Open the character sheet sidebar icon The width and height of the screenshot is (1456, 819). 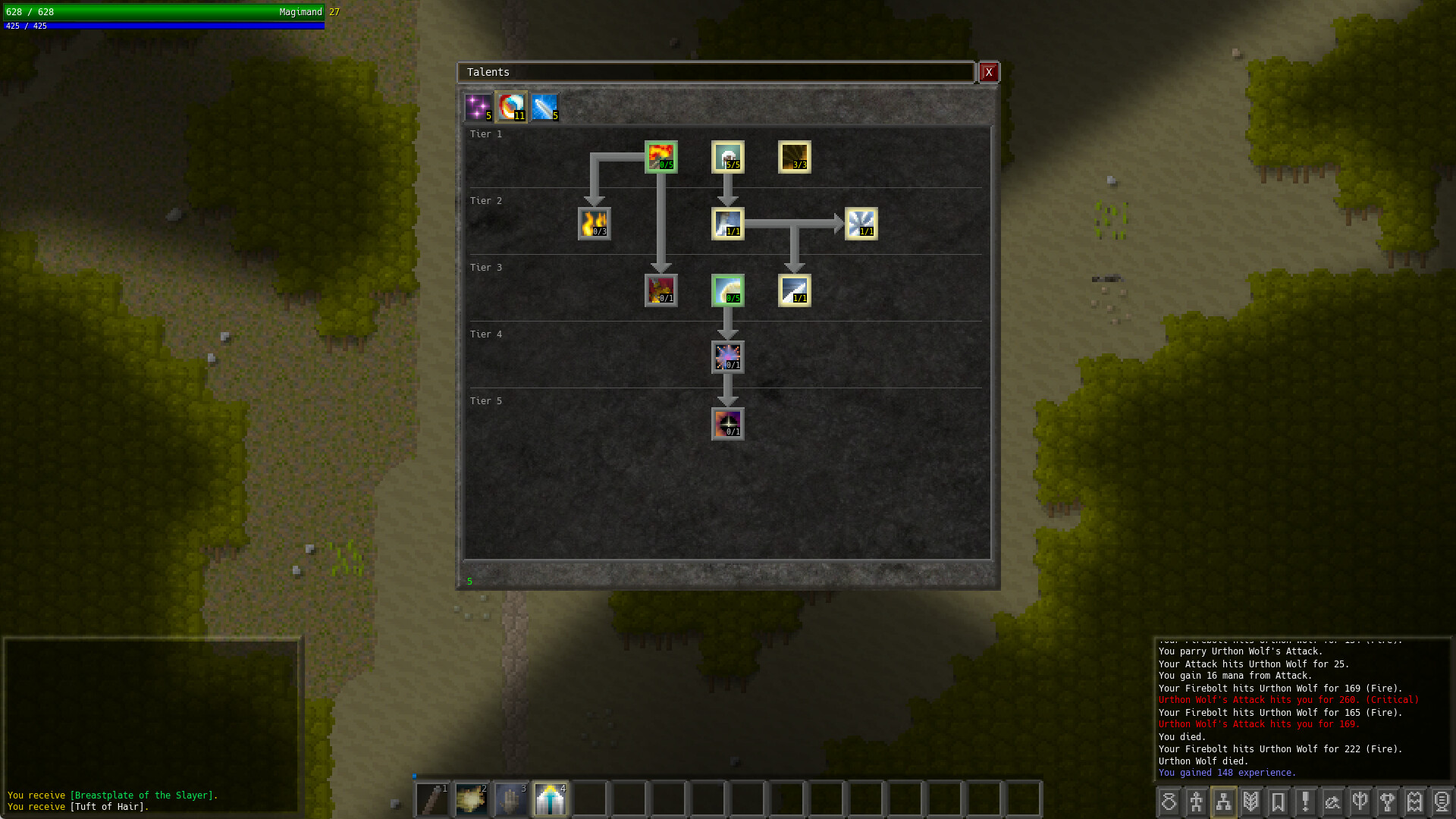click(1197, 801)
